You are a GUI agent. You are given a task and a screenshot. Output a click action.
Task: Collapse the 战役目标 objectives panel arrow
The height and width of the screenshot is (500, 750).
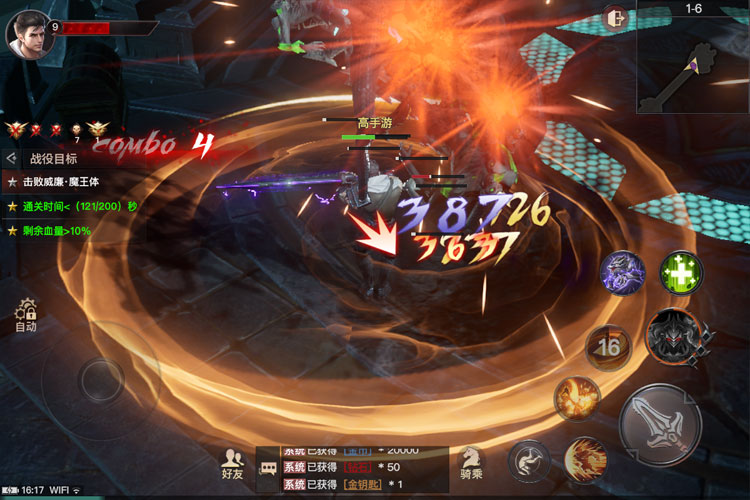coord(11,158)
